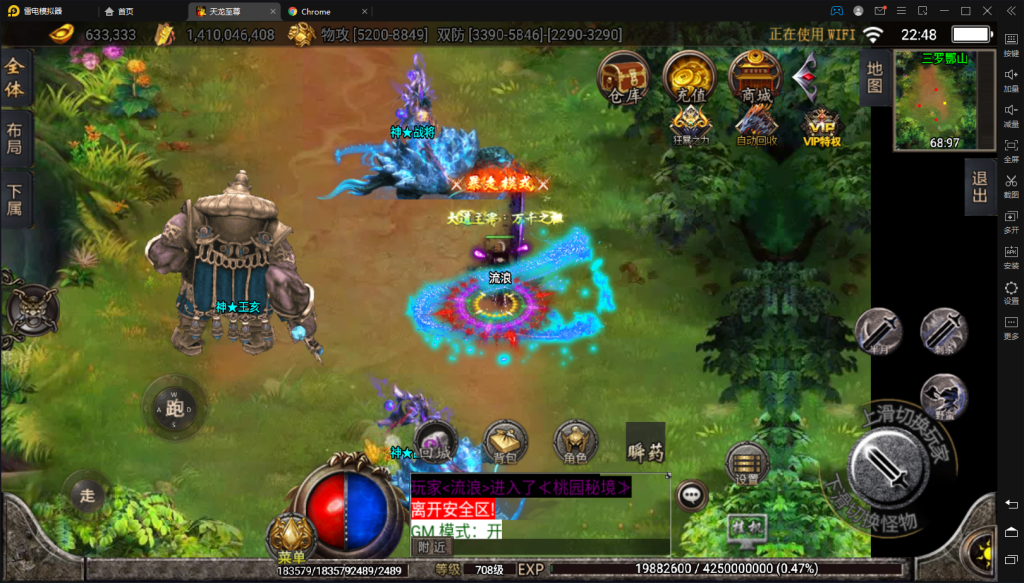Select the 下属 subordinates tab
Image resolution: width=1024 pixels, height=583 pixels.
pyautogui.click(x=15, y=199)
